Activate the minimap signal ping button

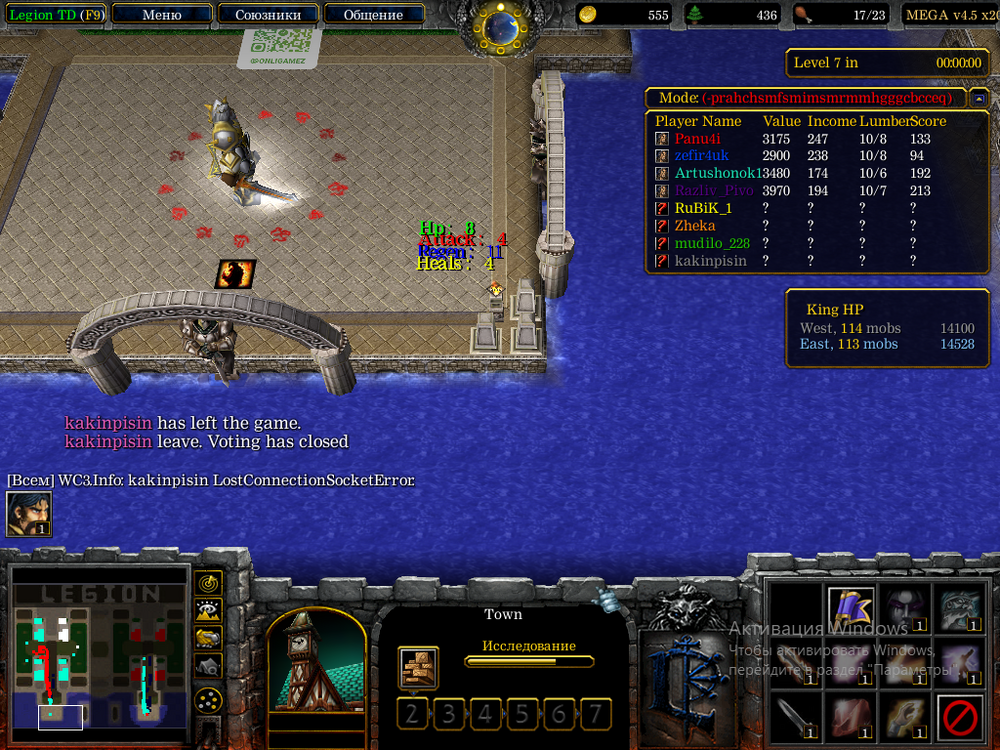pos(208,582)
